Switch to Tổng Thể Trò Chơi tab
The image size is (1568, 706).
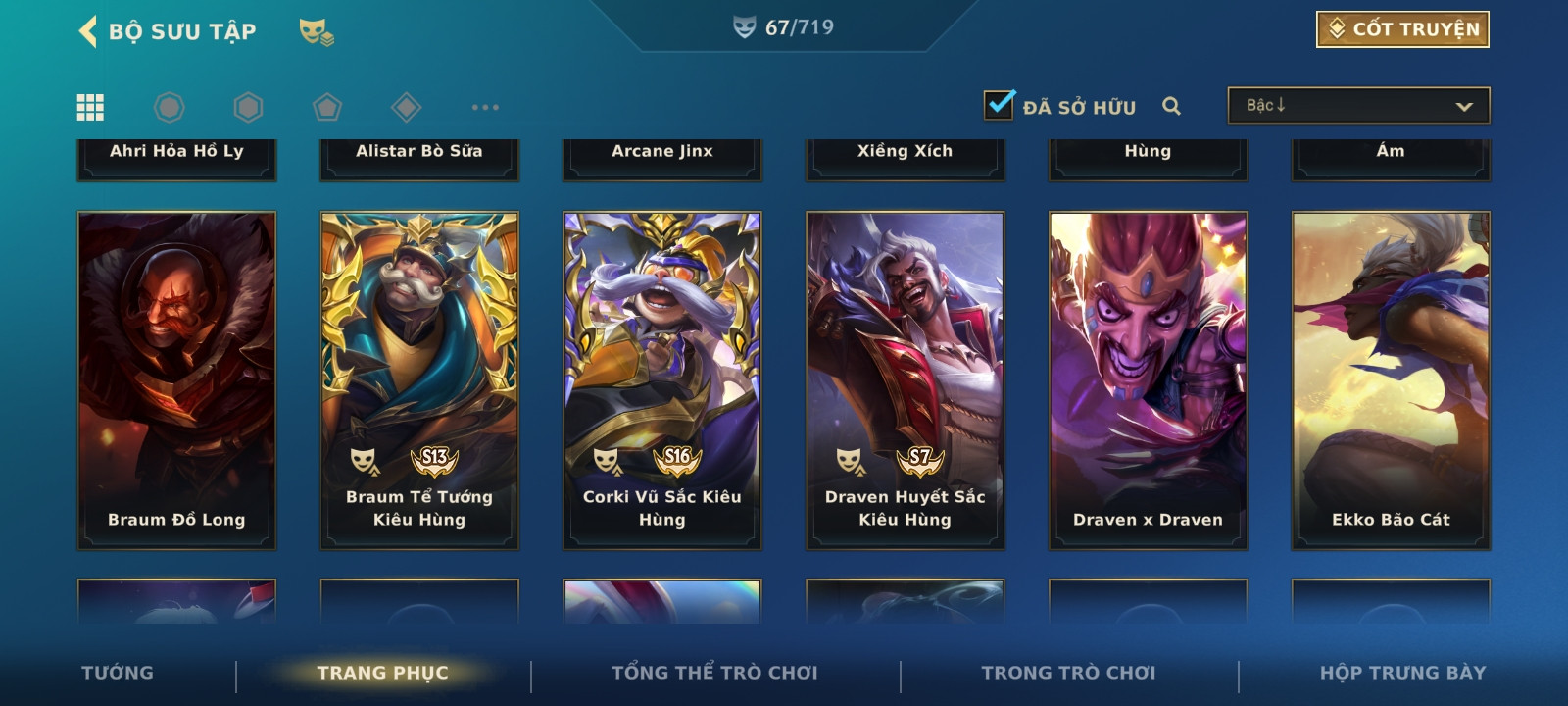pyautogui.click(x=714, y=673)
